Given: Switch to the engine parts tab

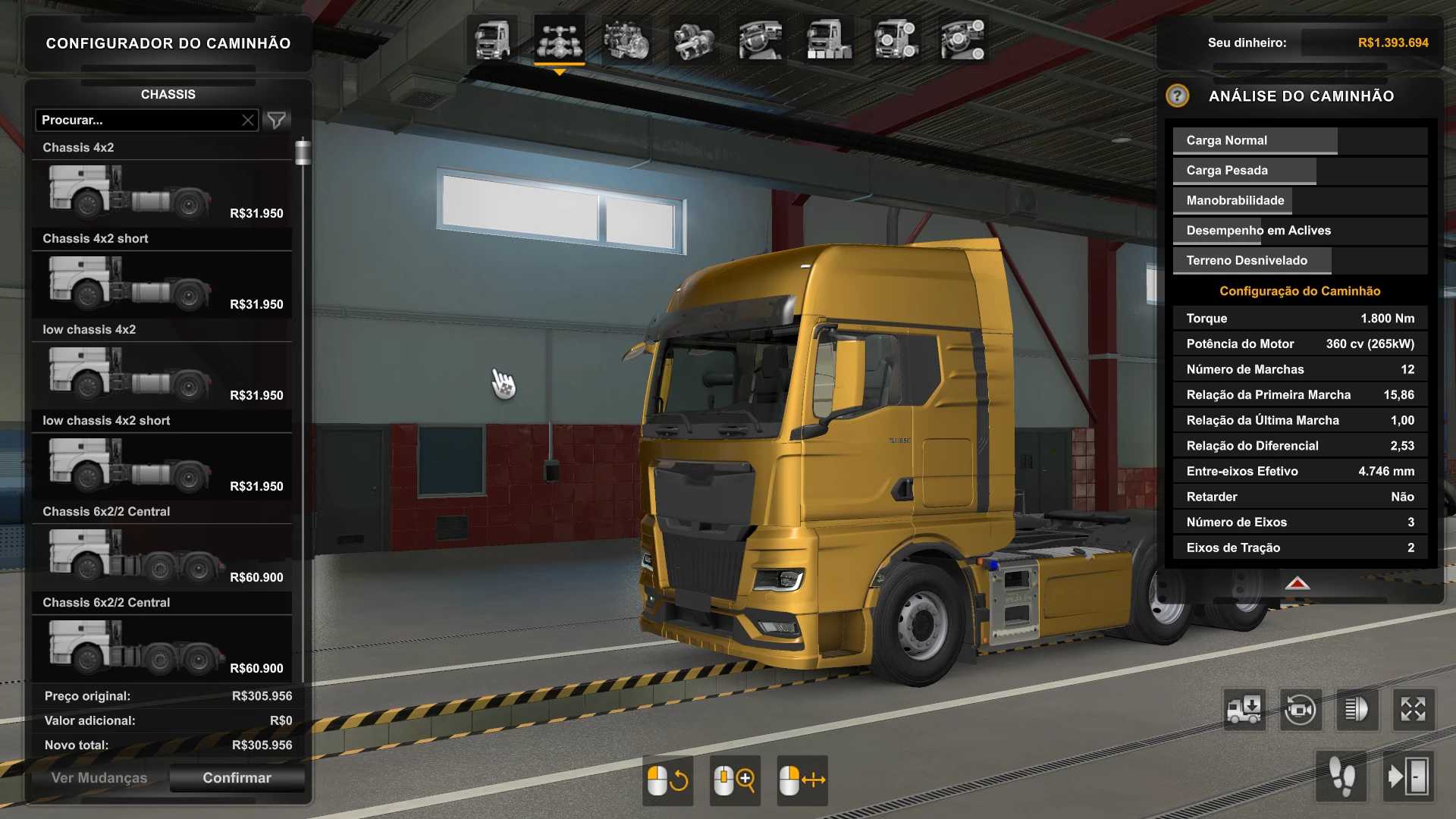Looking at the screenshot, I should (x=626, y=40).
